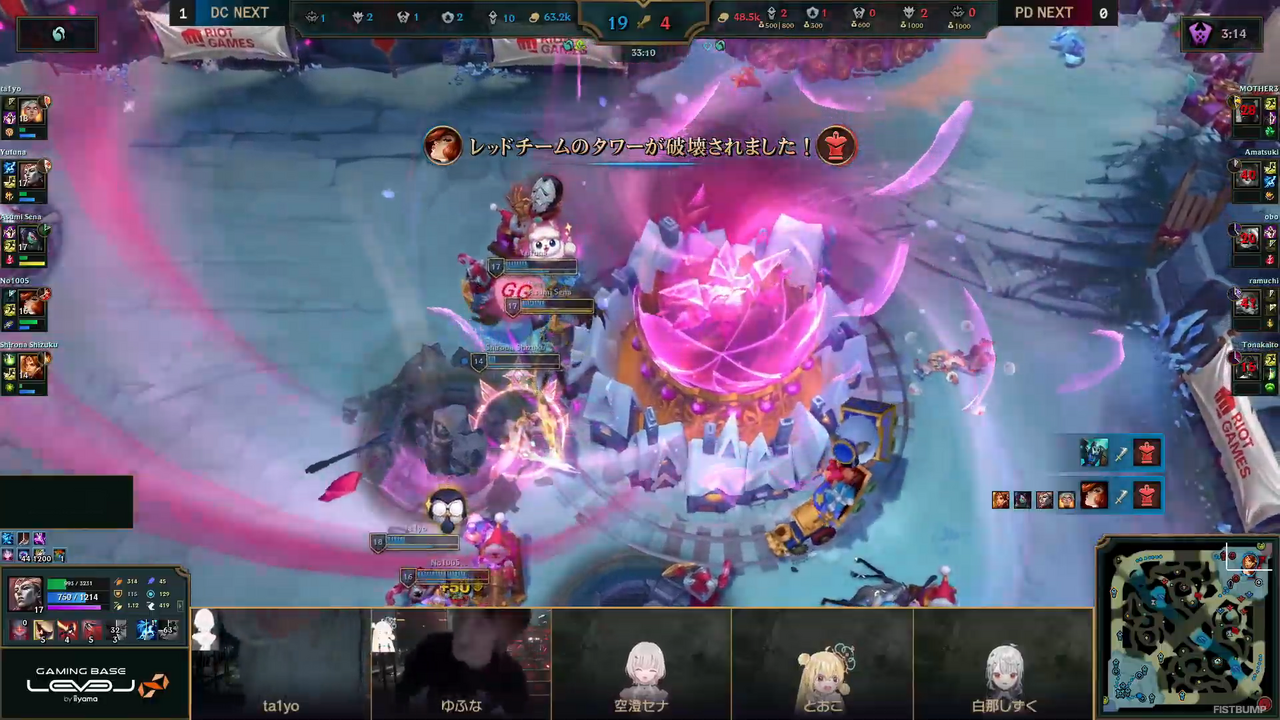
Task: Click the red turret icon in the top killfeed entry
Action: [1147, 451]
